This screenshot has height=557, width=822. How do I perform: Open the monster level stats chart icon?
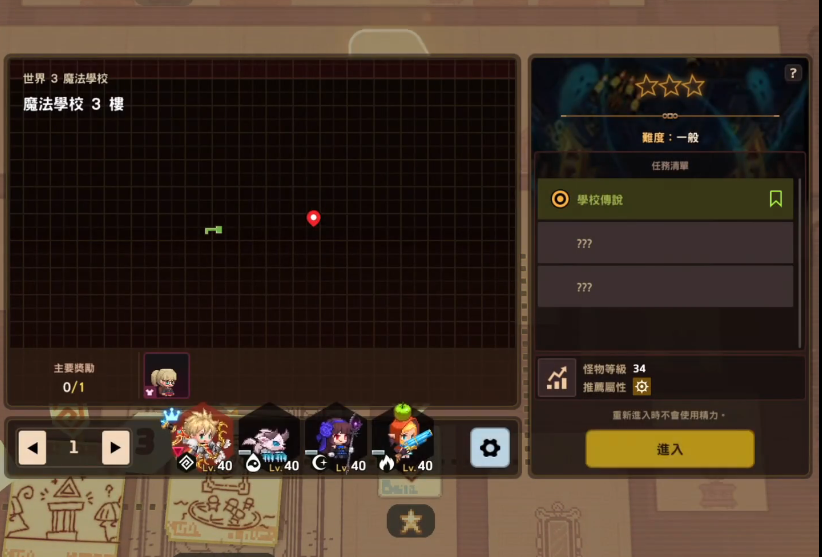(x=556, y=377)
